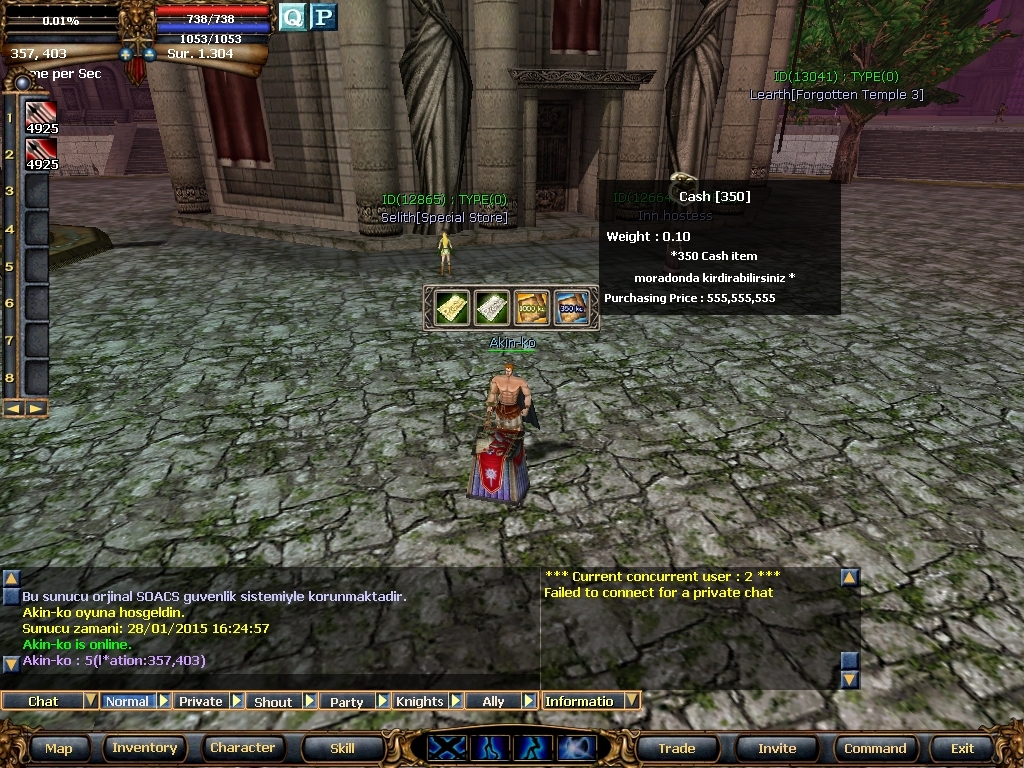Select the Private chat channel
Screen dimensions: 1024x768
(200, 701)
